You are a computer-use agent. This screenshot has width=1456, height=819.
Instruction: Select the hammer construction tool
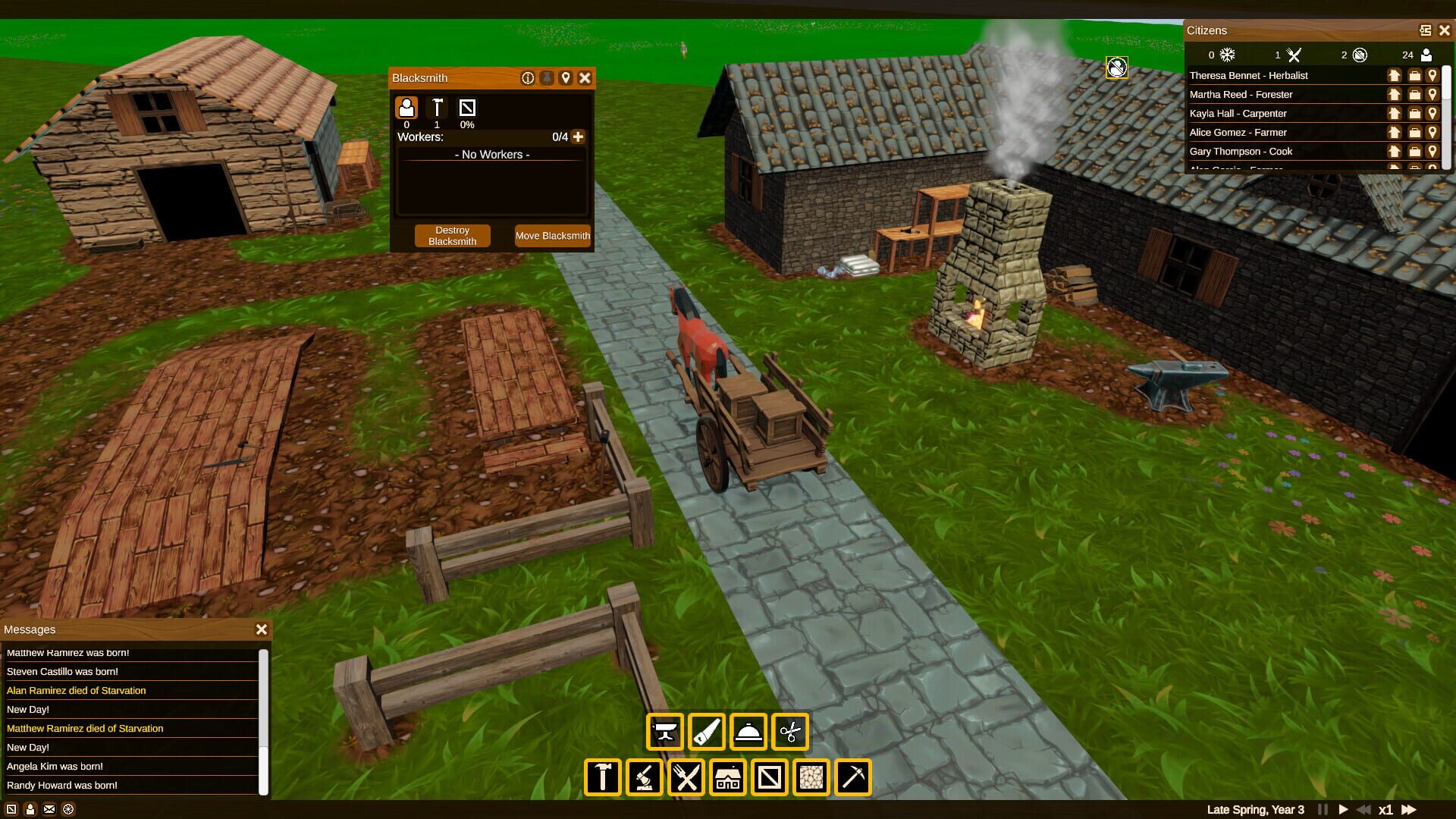pos(602,777)
